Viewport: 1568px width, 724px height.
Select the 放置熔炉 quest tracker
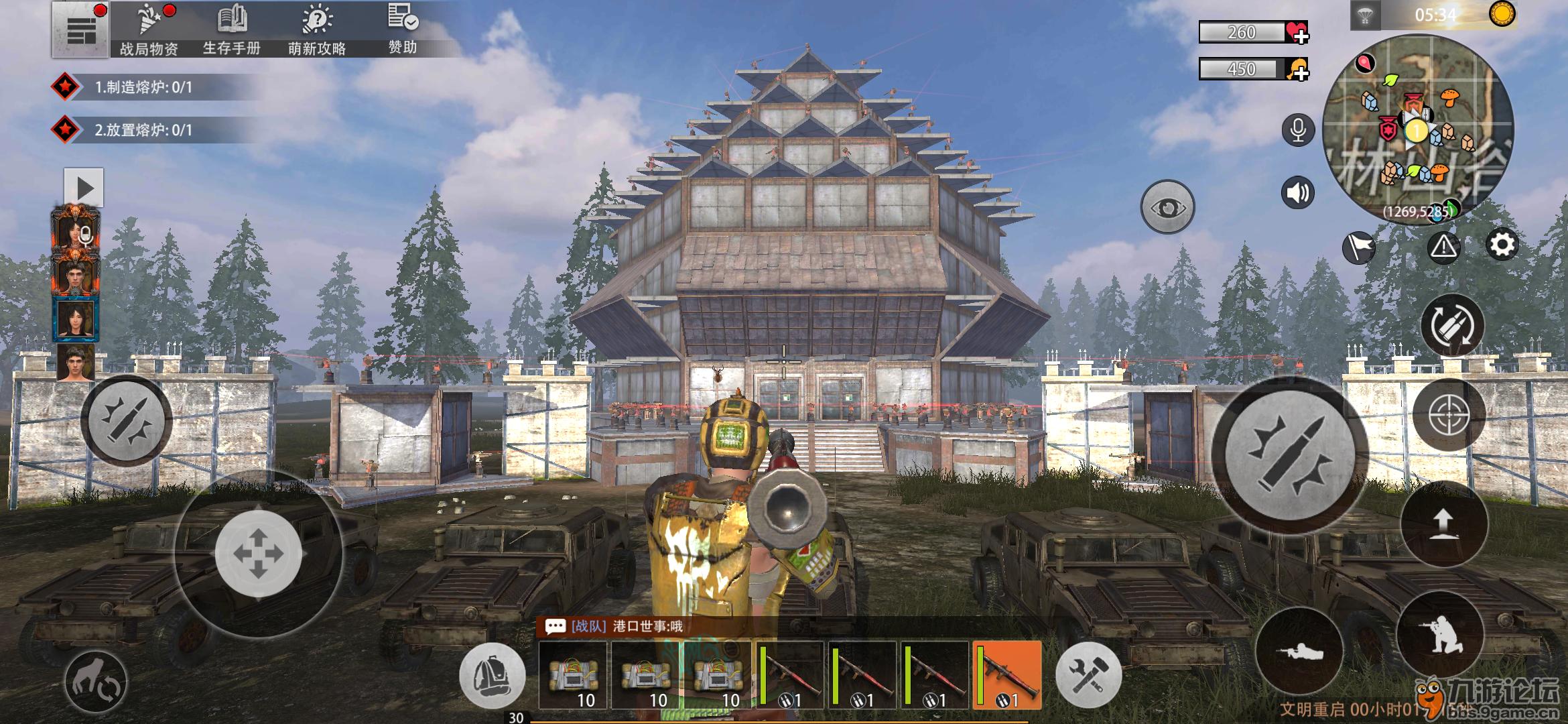tap(143, 130)
